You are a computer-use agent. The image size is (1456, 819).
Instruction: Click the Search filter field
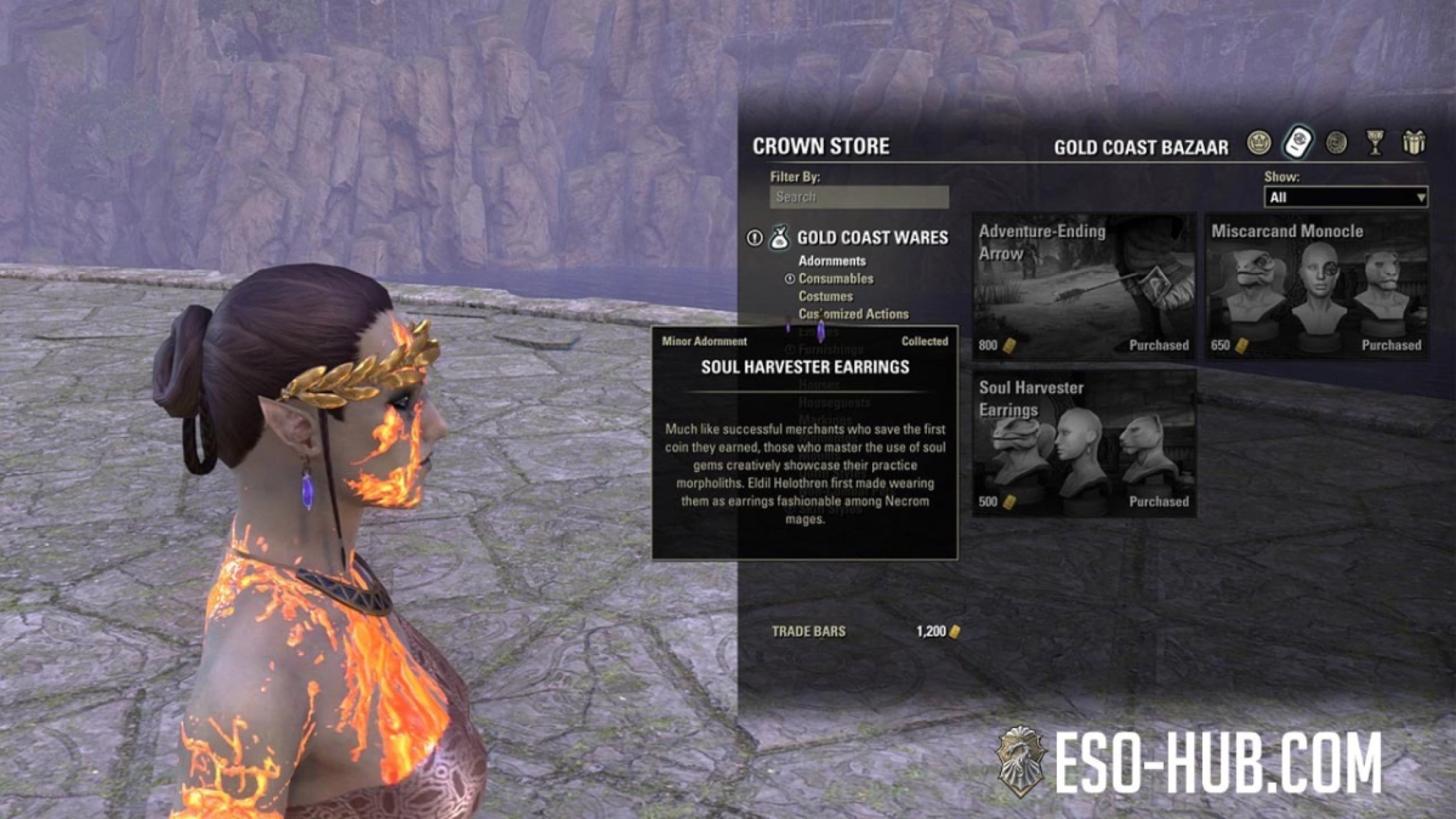[859, 197]
